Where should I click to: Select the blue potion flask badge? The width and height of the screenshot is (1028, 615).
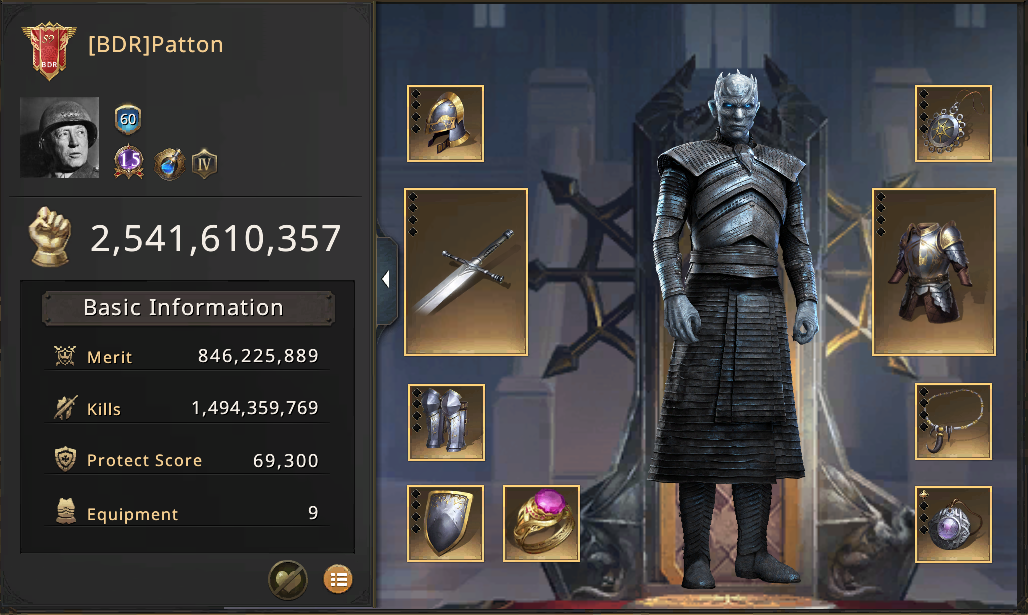click(169, 163)
